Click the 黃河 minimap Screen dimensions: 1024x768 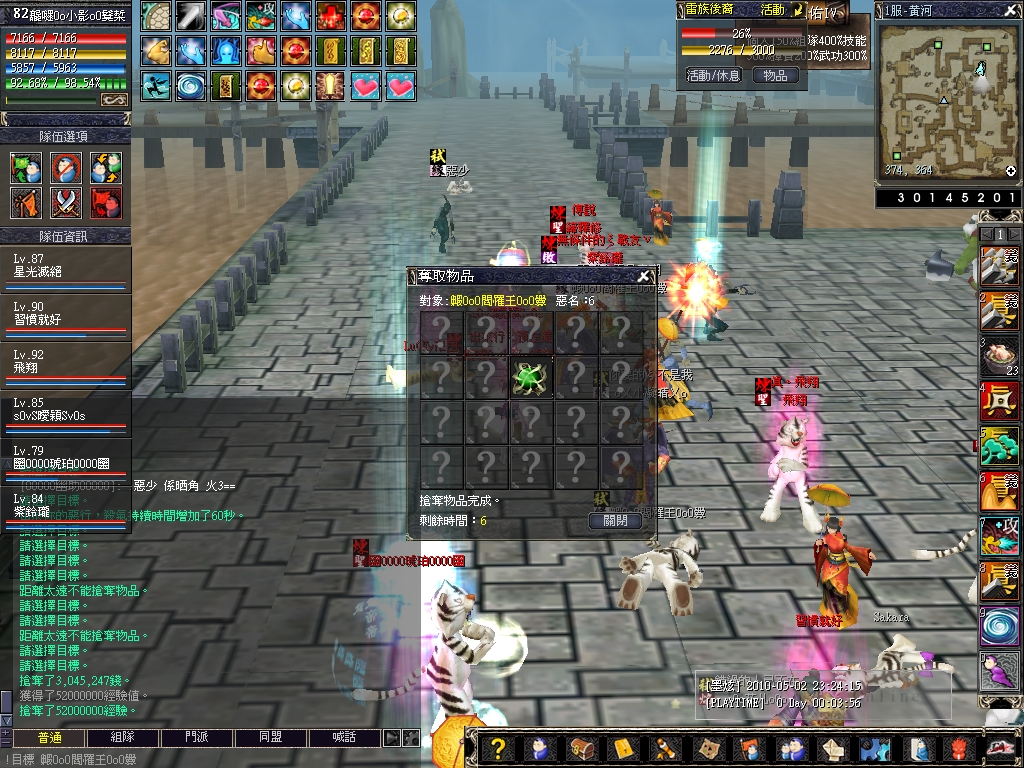[x=945, y=100]
